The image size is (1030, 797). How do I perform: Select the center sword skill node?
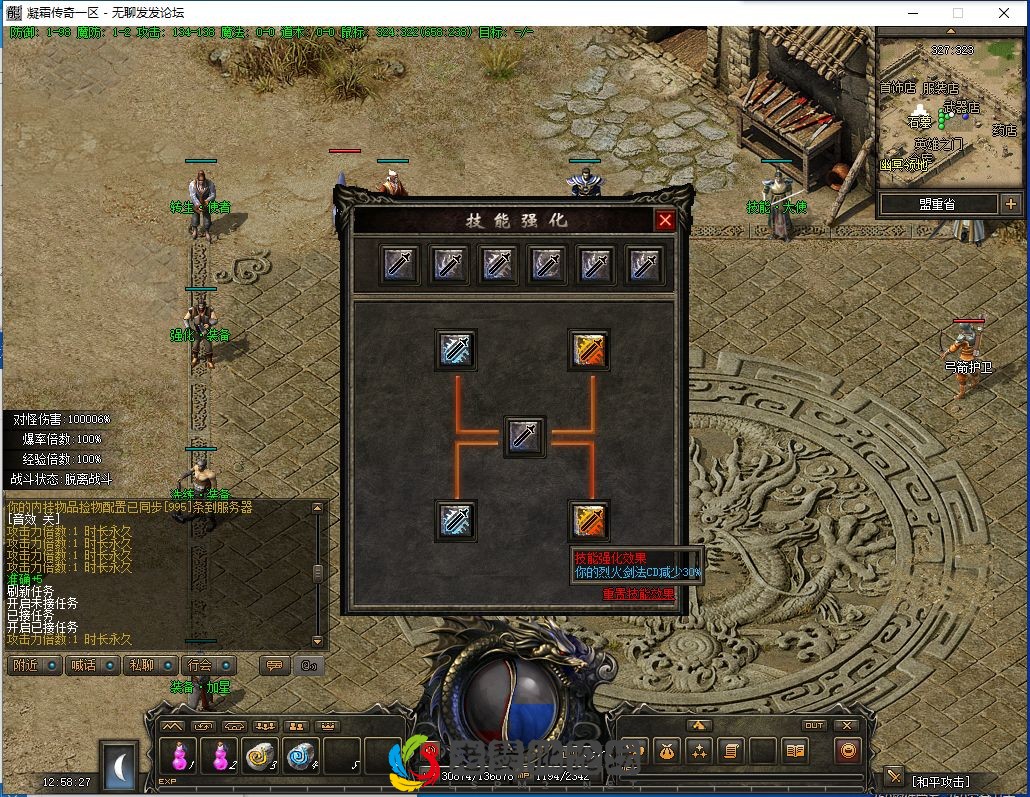tap(524, 437)
